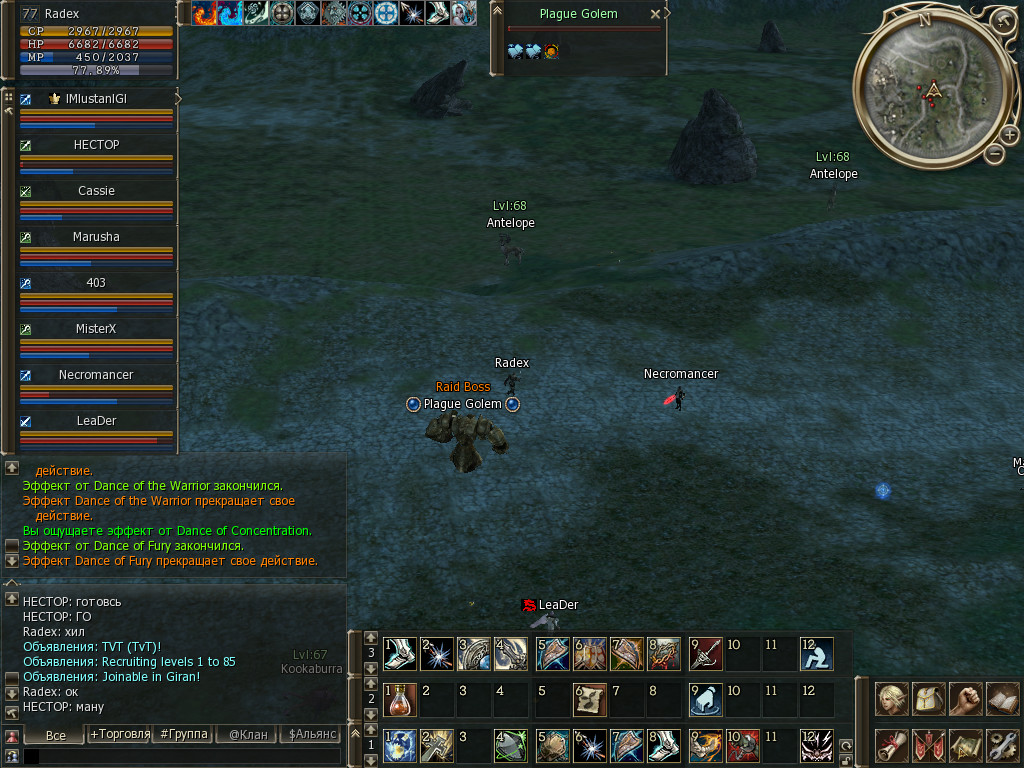This screenshot has height=768, width=1024.
Task: Select party member Marusha
Action: (x=96, y=237)
